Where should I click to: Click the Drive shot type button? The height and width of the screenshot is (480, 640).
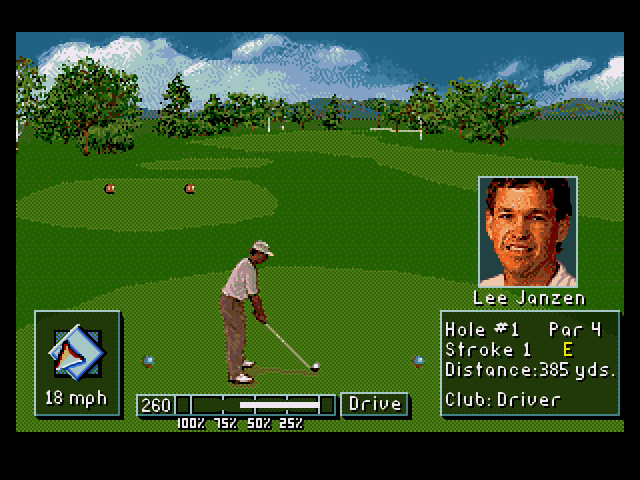point(375,404)
